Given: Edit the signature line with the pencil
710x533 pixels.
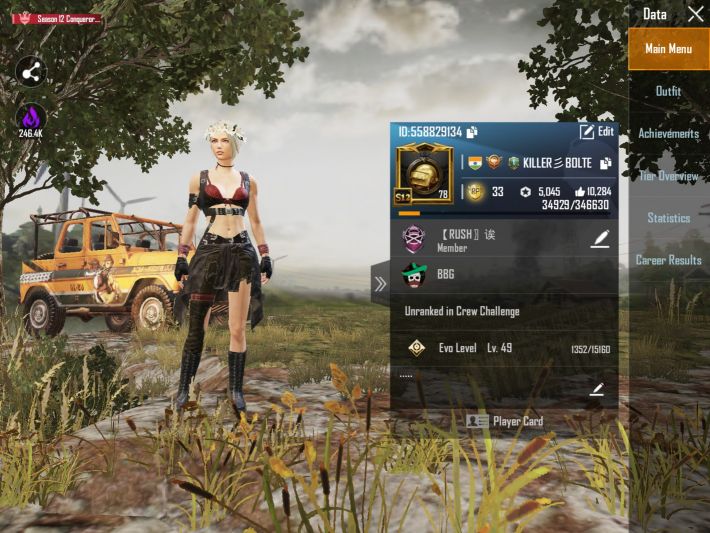Looking at the screenshot, I should click(597, 390).
